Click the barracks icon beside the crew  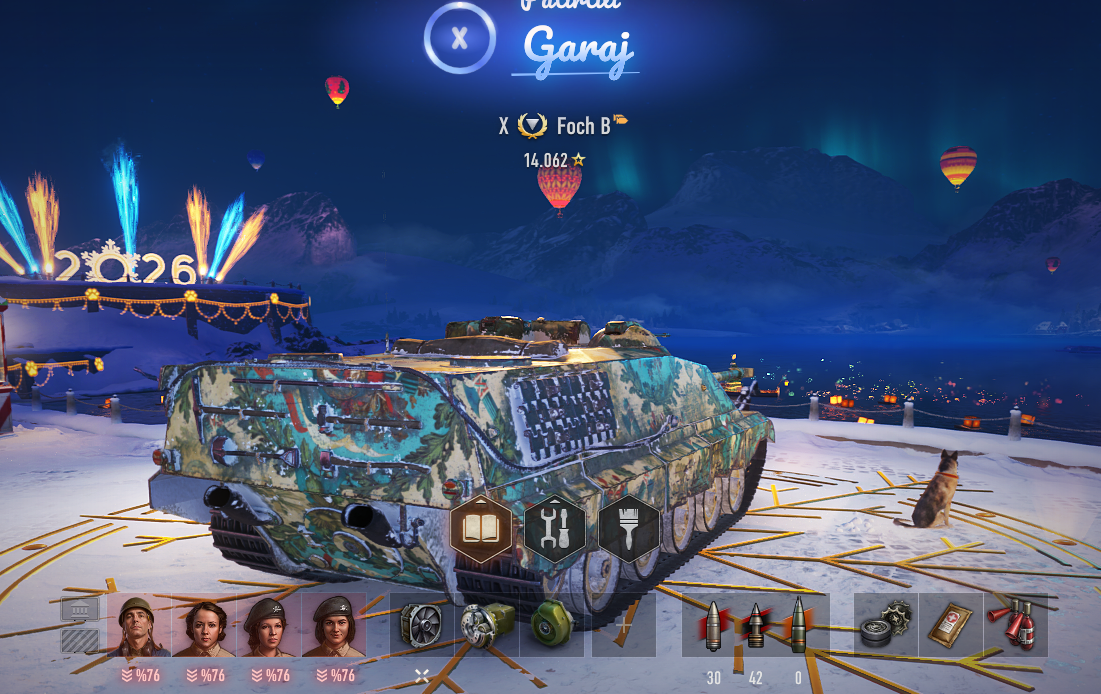(x=80, y=626)
